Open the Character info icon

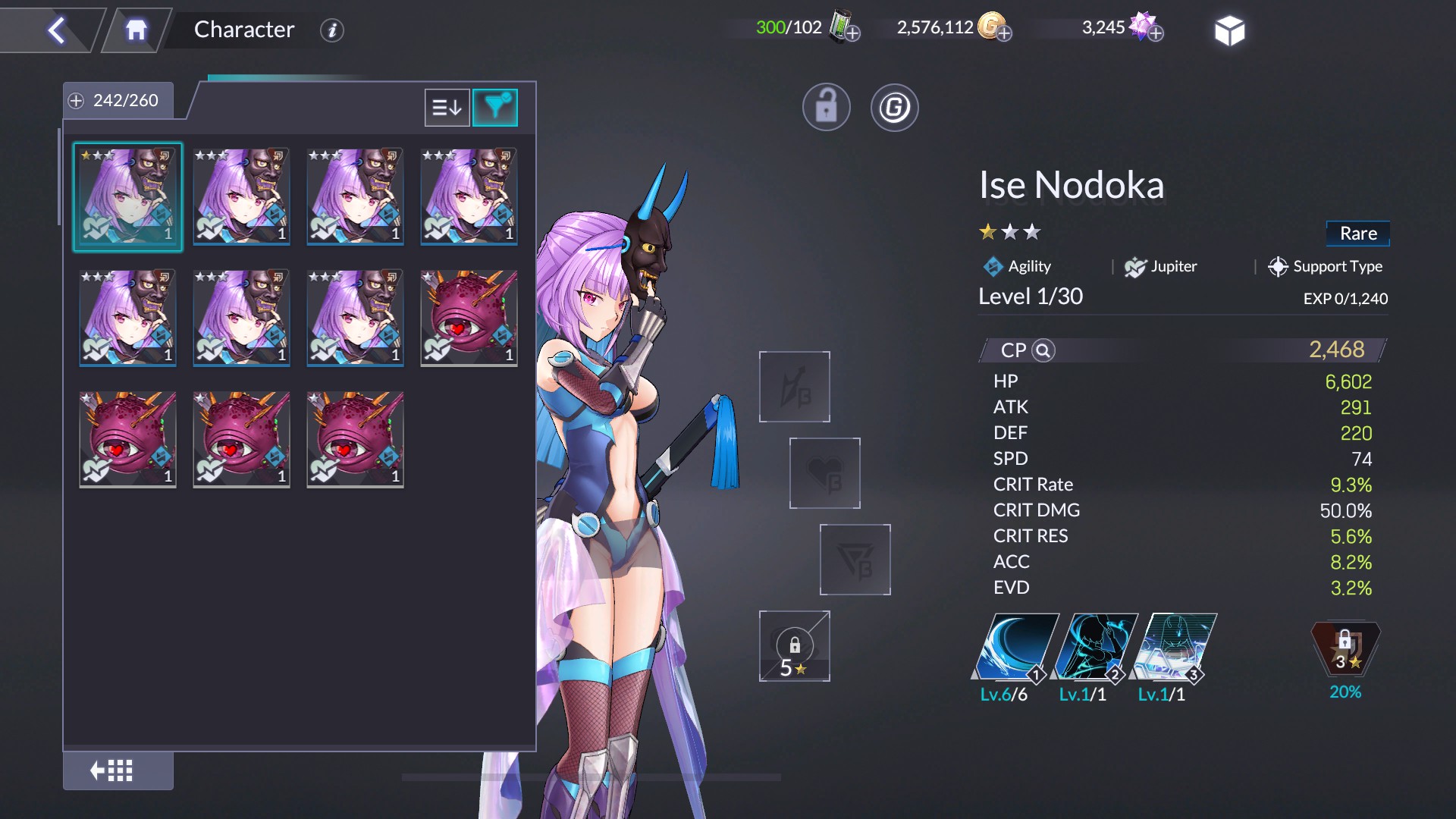pyautogui.click(x=331, y=30)
